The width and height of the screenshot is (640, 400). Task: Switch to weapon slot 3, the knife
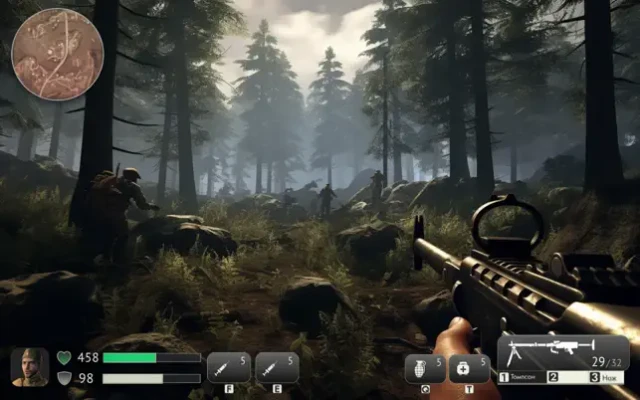click(608, 378)
